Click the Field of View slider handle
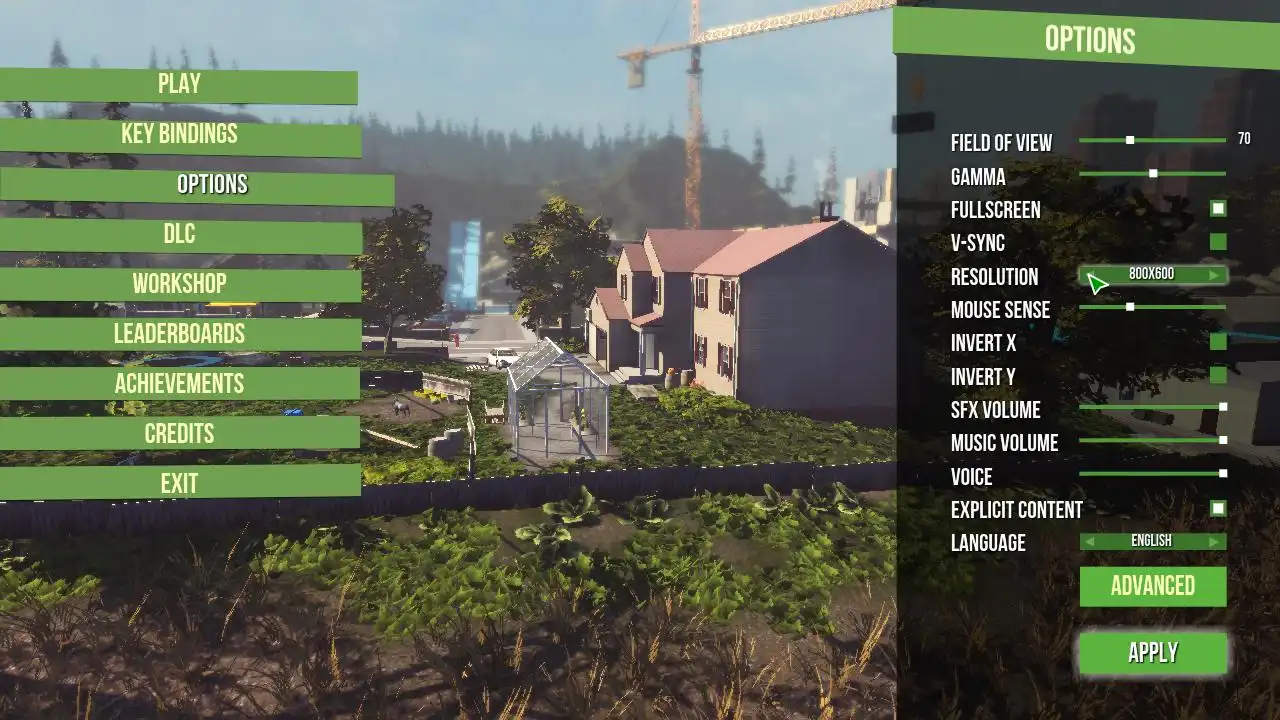Image resolution: width=1280 pixels, height=720 pixels. (x=1130, y=141)
